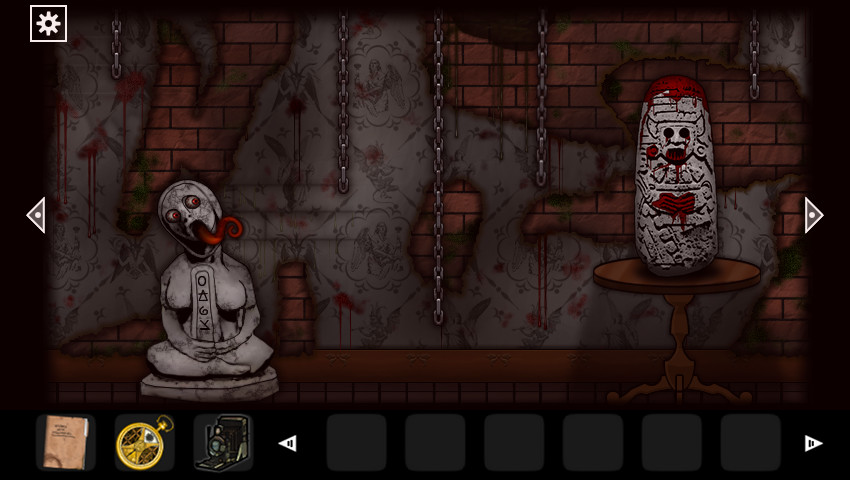Show previous inventory items with left arrow
The width and height of the screenshot is (850, 480).
click(x=288, y=443)
